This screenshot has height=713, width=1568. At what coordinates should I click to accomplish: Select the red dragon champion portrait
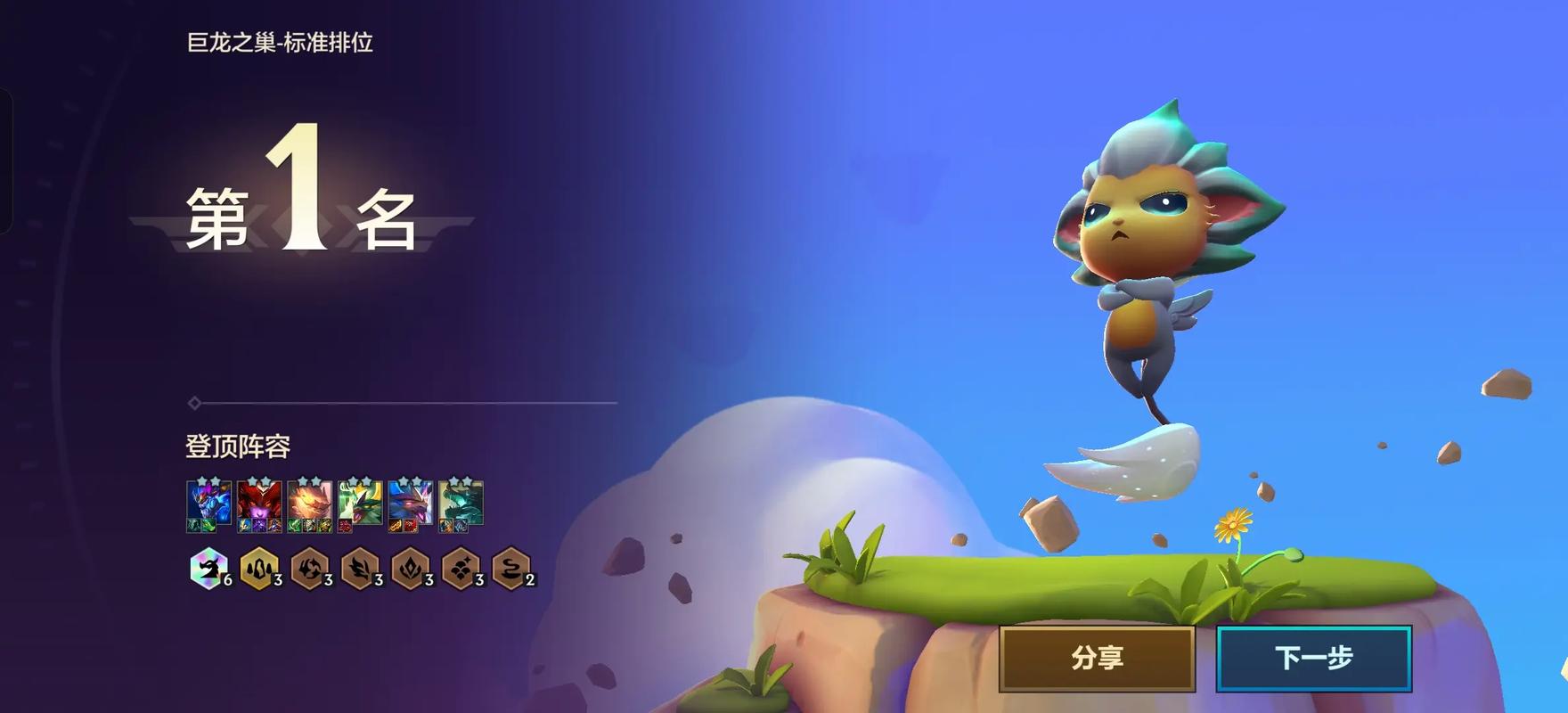point(259,504)
